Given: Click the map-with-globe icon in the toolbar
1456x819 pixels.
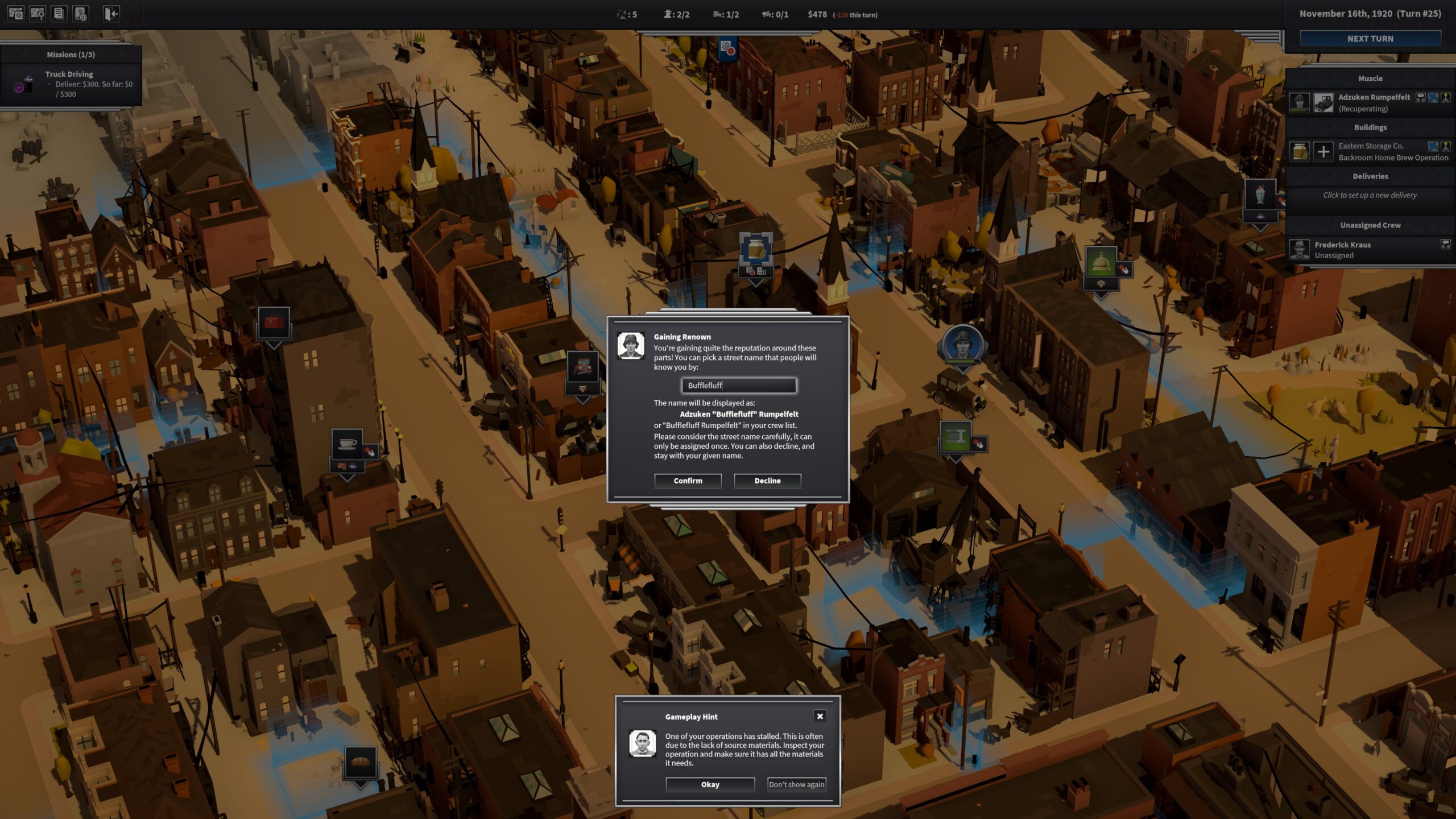Looking at the screenshot, I should tap(80, 14).
